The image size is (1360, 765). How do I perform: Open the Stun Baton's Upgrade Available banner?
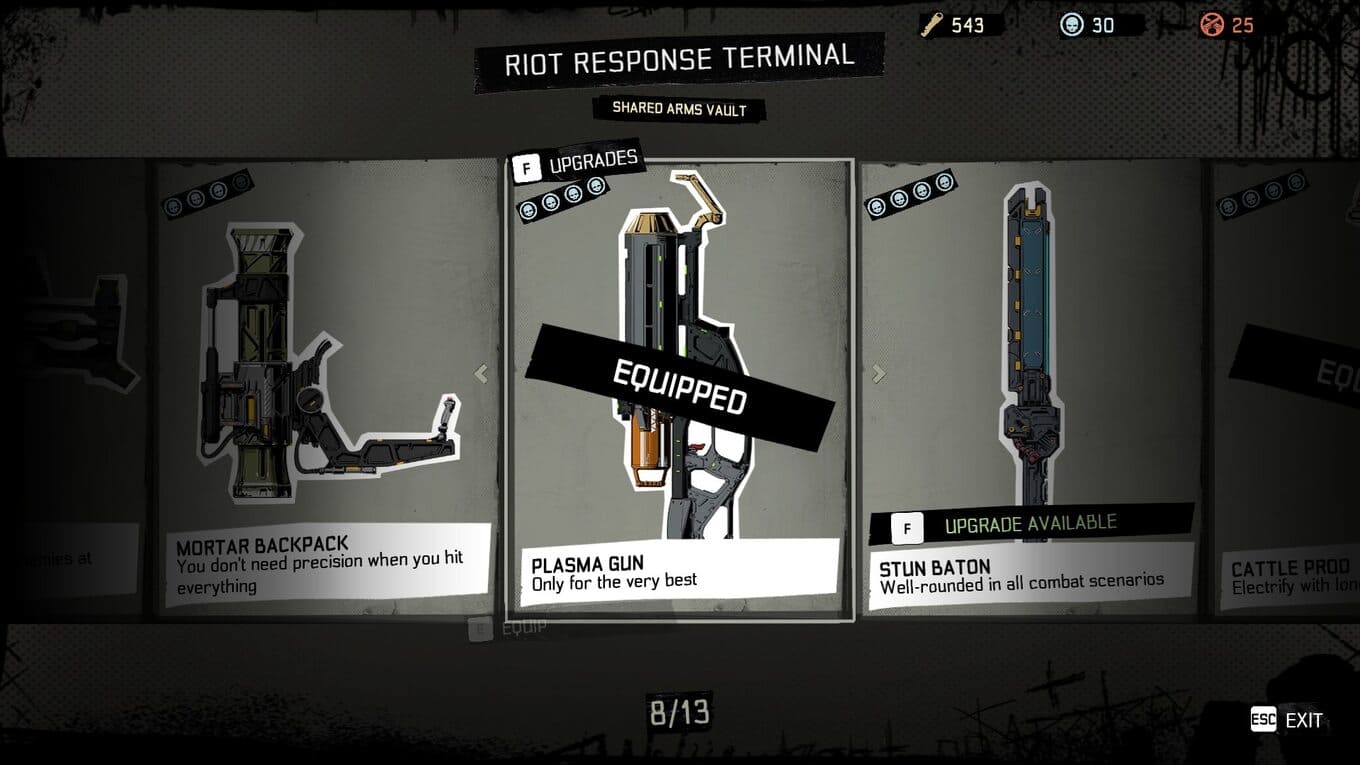coord(1030,525)
